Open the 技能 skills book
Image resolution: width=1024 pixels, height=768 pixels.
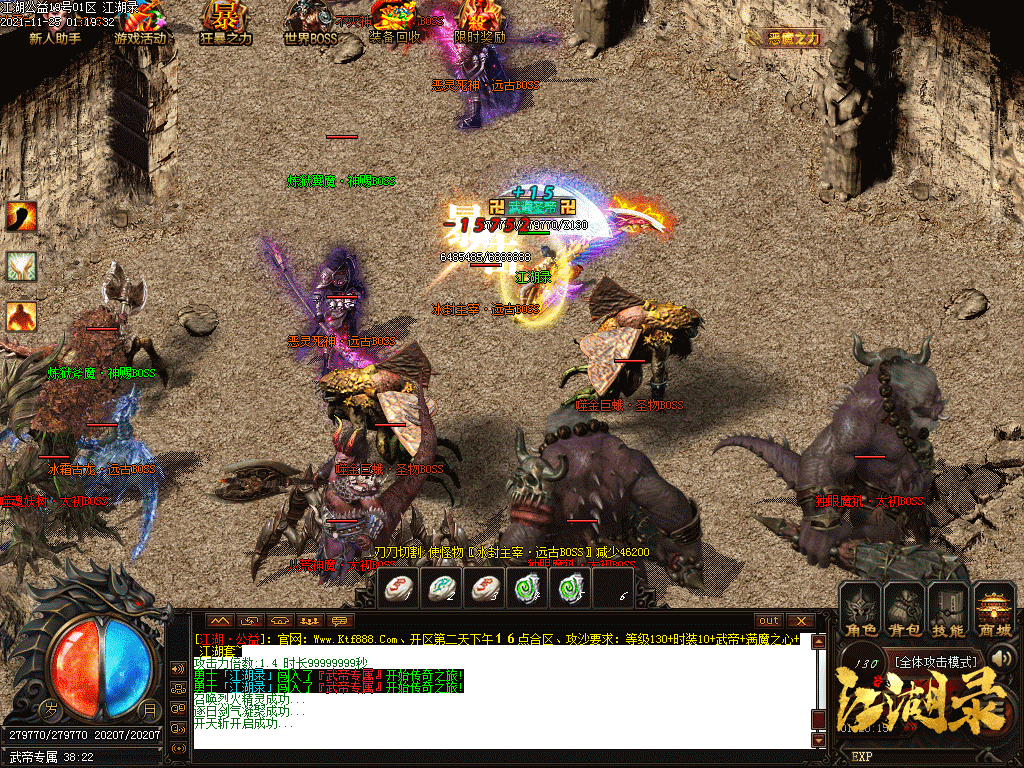pyautogui.click(x=948, y=612)
